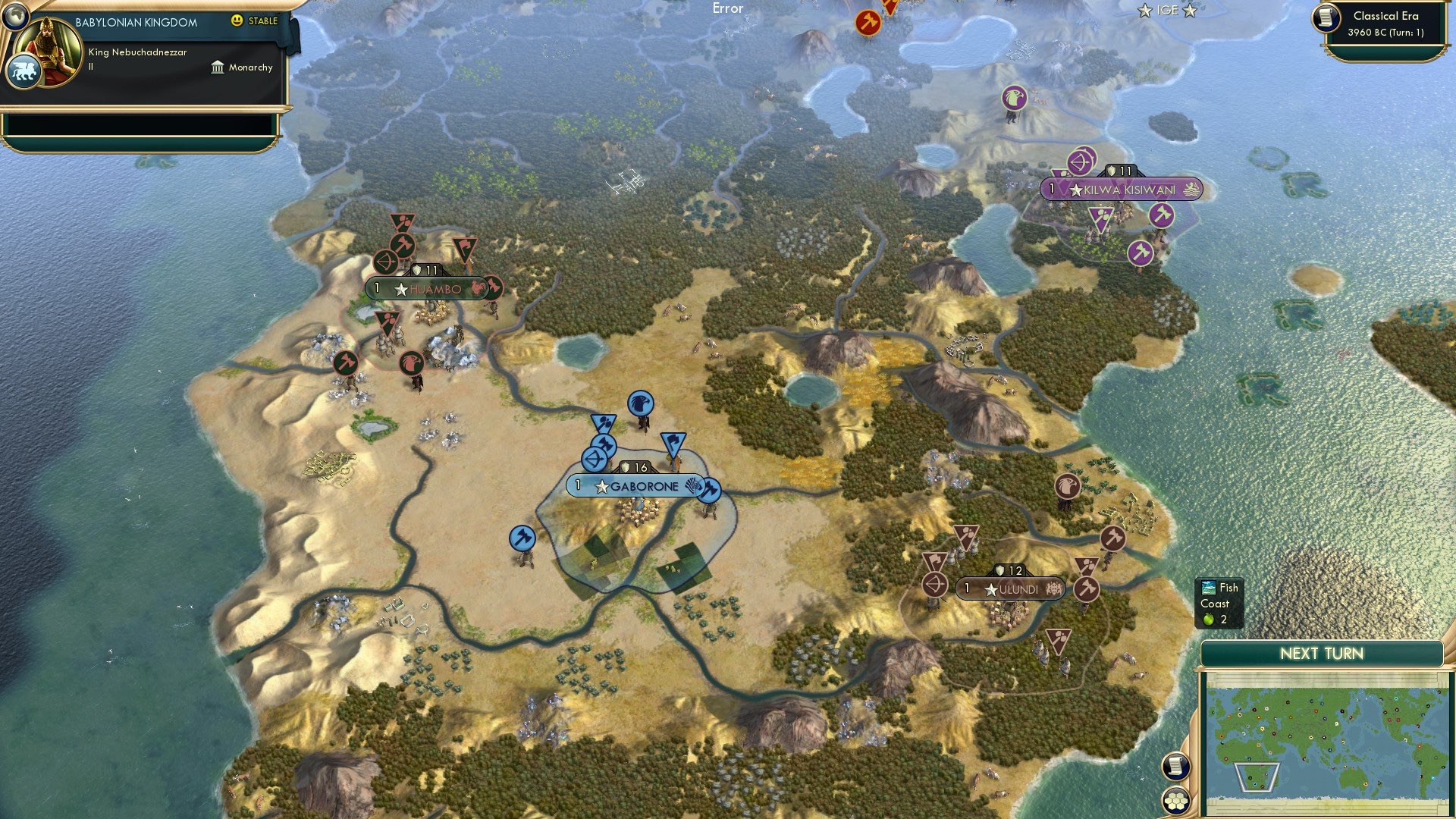1456x819 pixels.
Task: Click the eagle scout icon above Gaborone
Action: pyautogui.click(x=639, y=402)
